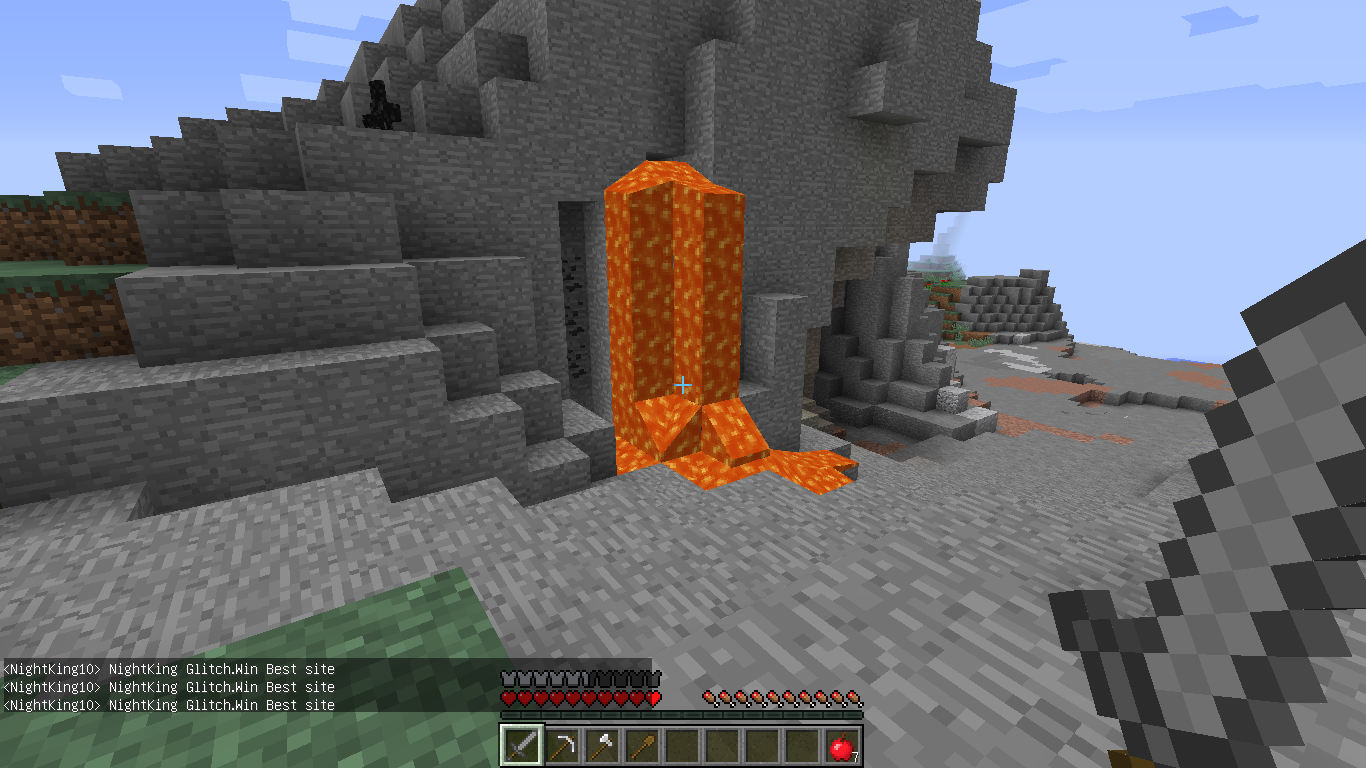
Task: Select the stone sword hotbar slot
Action: [522, 745]
